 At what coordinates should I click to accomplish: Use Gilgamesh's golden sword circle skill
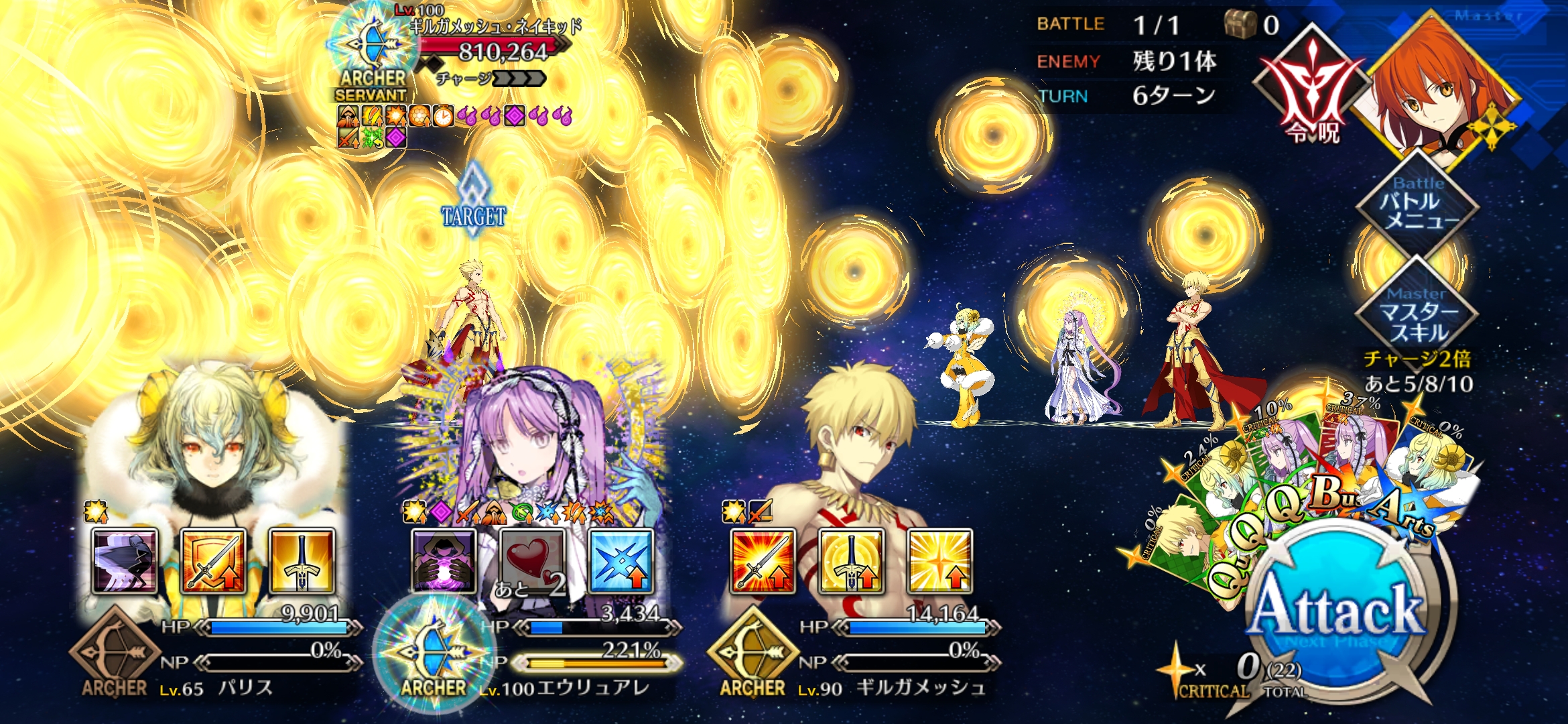tap(851, 562)
